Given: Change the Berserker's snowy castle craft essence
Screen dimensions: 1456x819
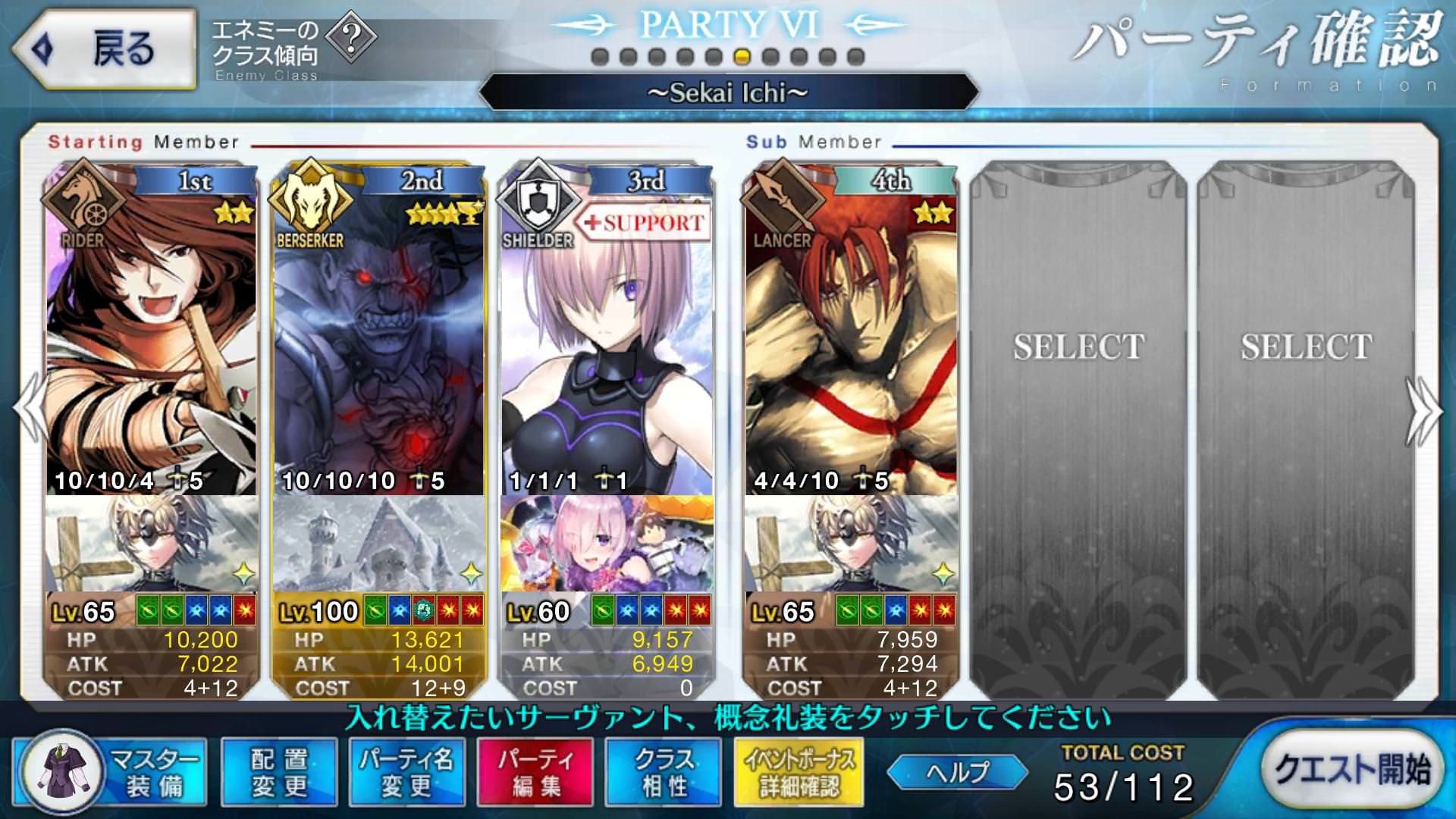Looking at the screenshot, I should point(378,544).
